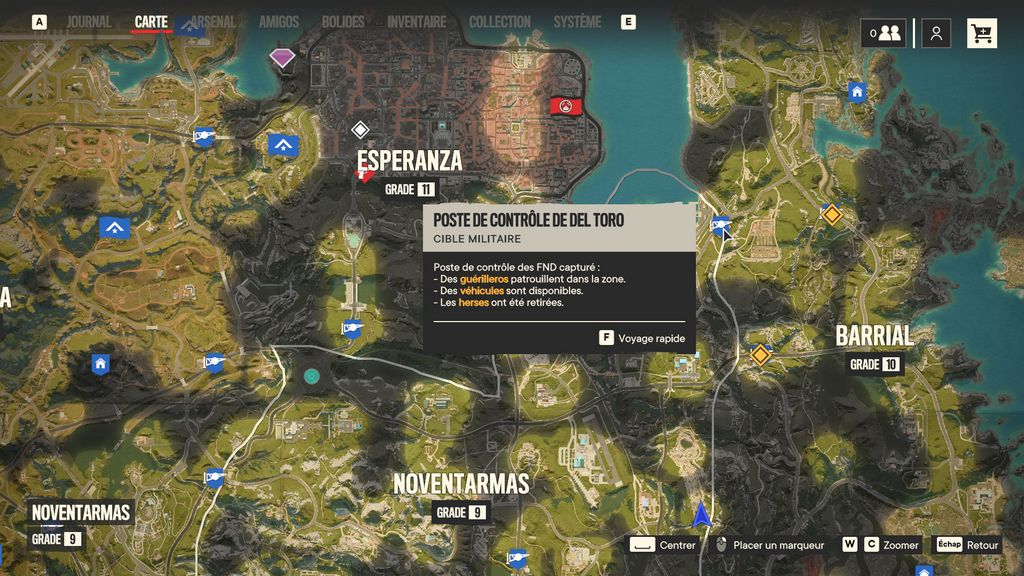Select the red military target marker

pos(566,105)
